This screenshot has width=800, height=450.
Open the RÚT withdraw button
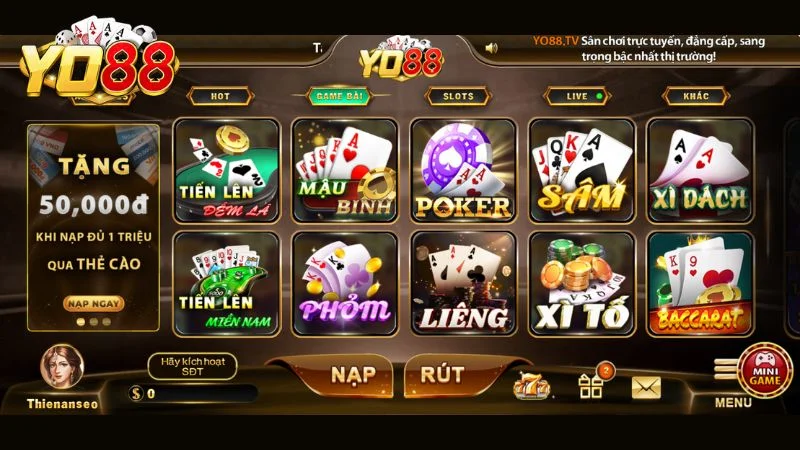[x=441, y=375]
